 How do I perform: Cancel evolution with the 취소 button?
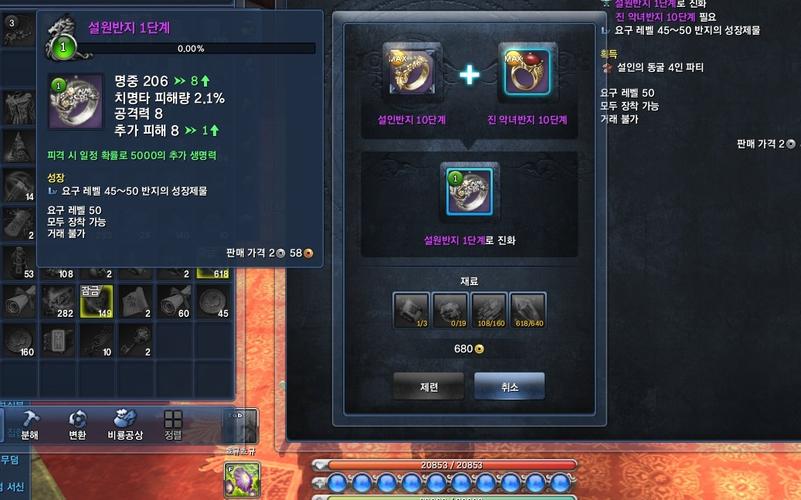click(x=509, y=386)
